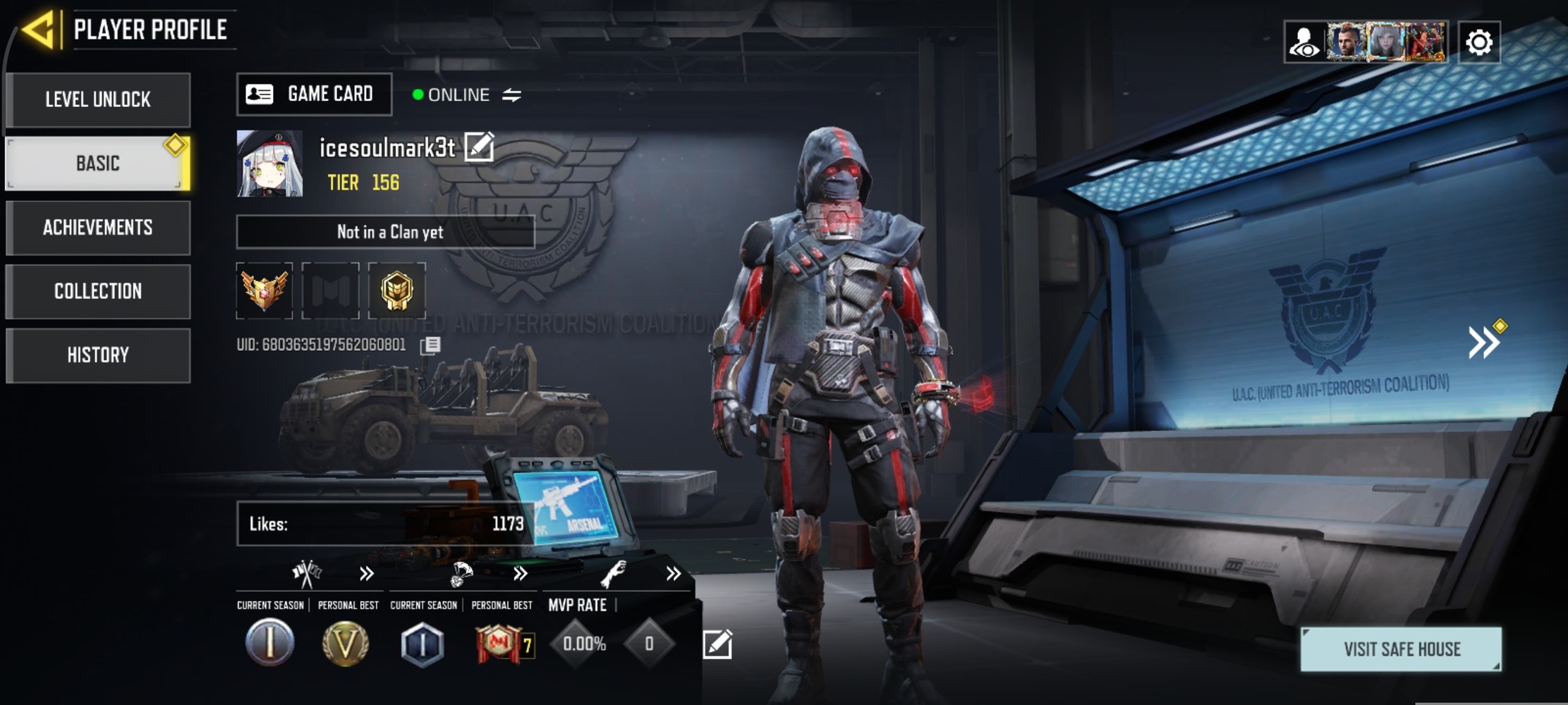The image size is (1568, 705).
Task: Click the anime girl player avatar
Action: click(270, 164)
